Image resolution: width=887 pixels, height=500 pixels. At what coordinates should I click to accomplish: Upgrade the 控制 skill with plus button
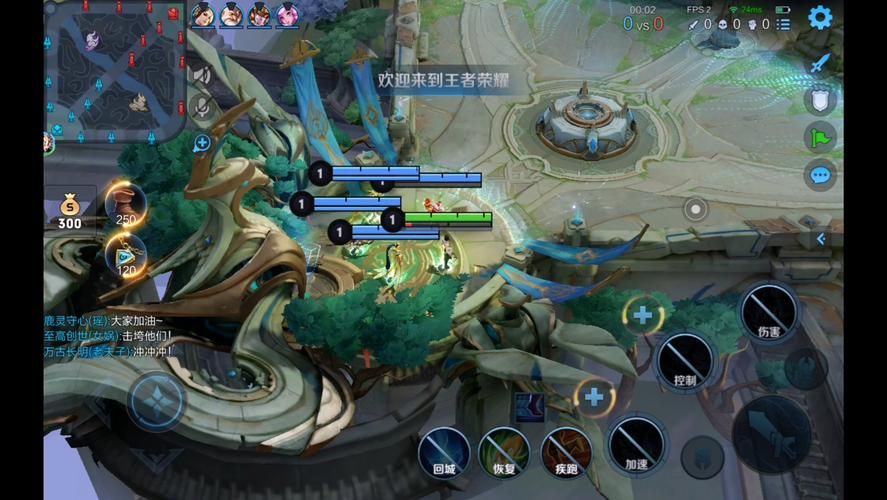coord(642,316)
